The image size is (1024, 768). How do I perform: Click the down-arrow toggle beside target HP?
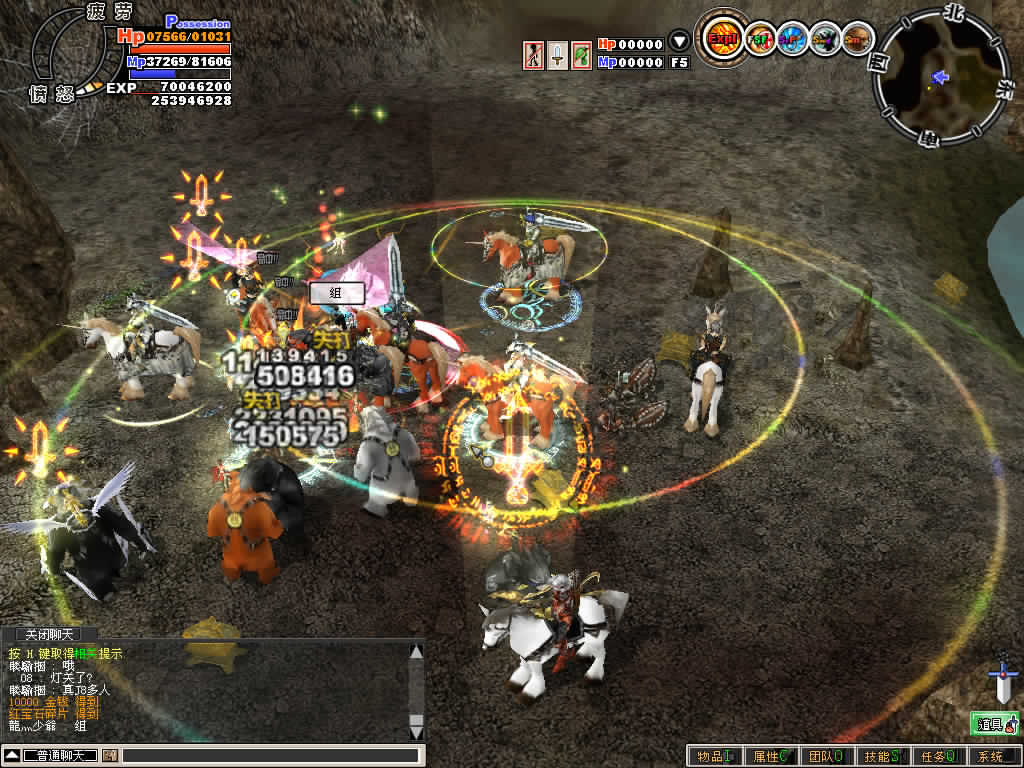[x=679, y=42]
